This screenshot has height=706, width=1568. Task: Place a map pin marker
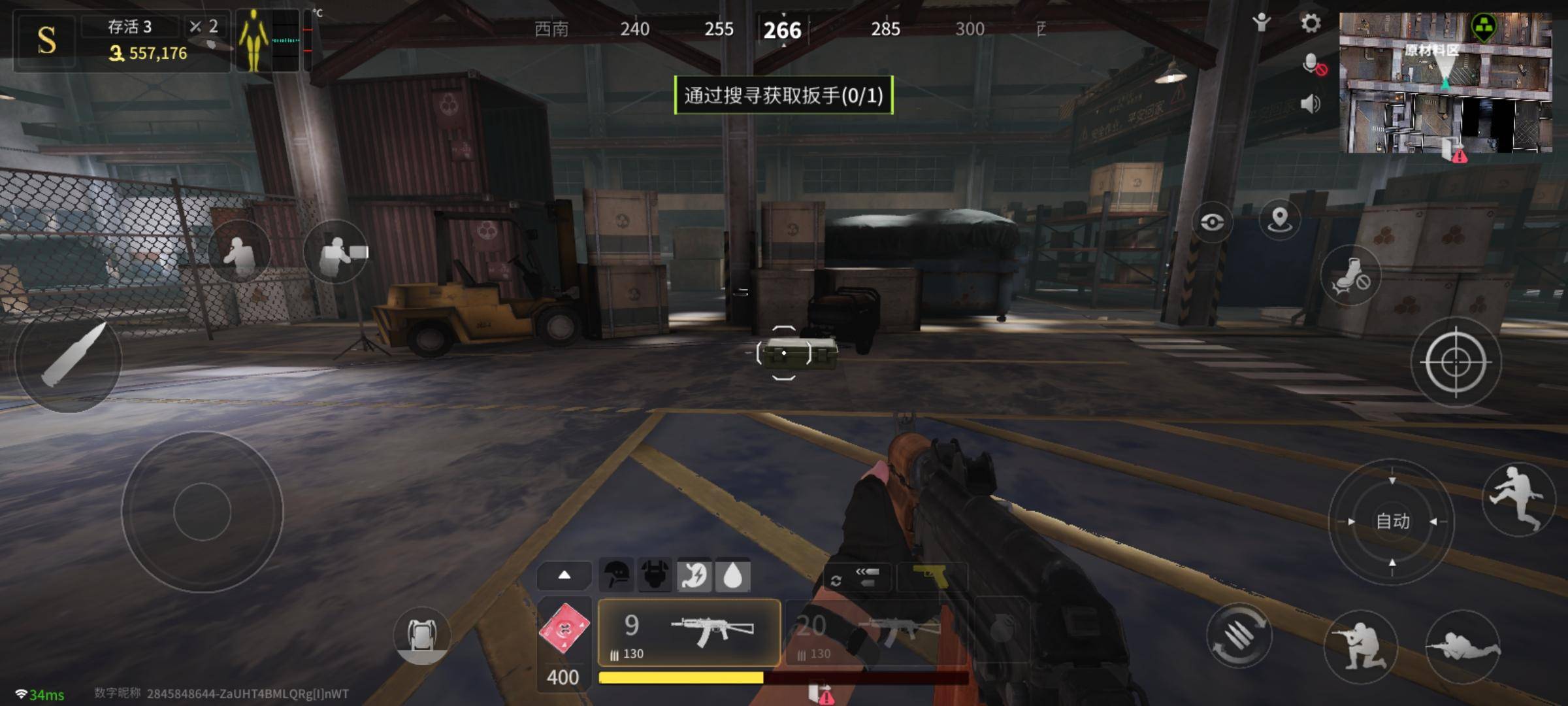pyautogui.click(x=1279, y=220)
